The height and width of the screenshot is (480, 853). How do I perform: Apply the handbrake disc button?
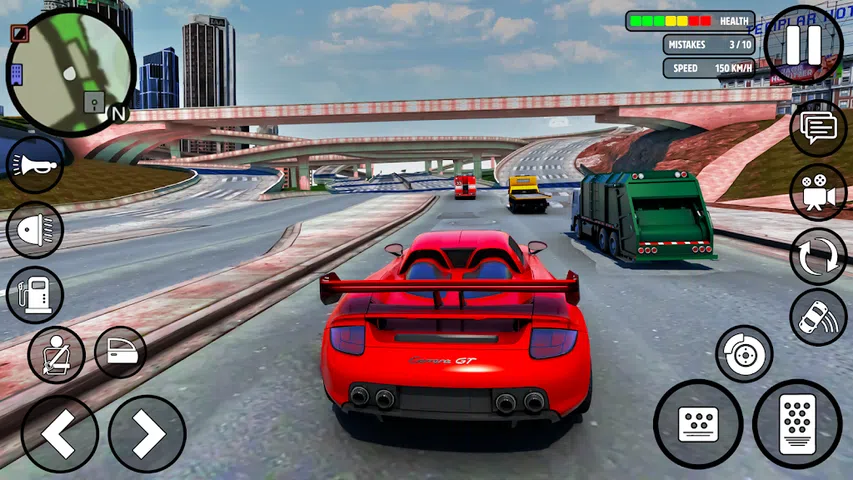point(744,353)
